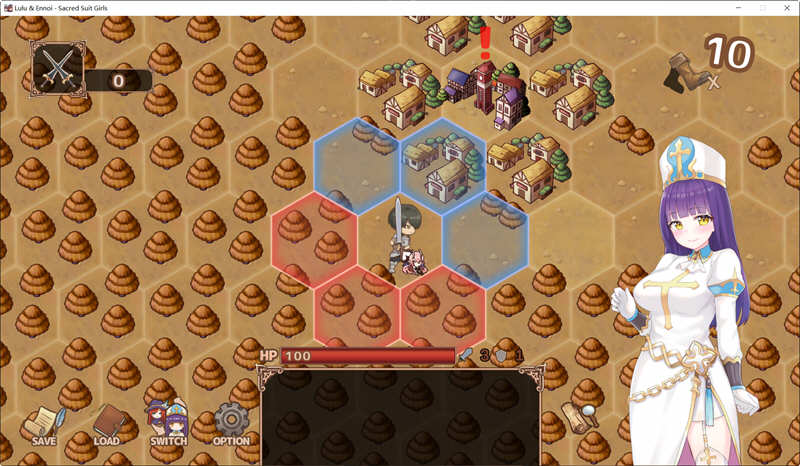The height and width of the screenshot is (466, 800).
Task: Open the LOAD book menu
Action: tap(107, 424)
